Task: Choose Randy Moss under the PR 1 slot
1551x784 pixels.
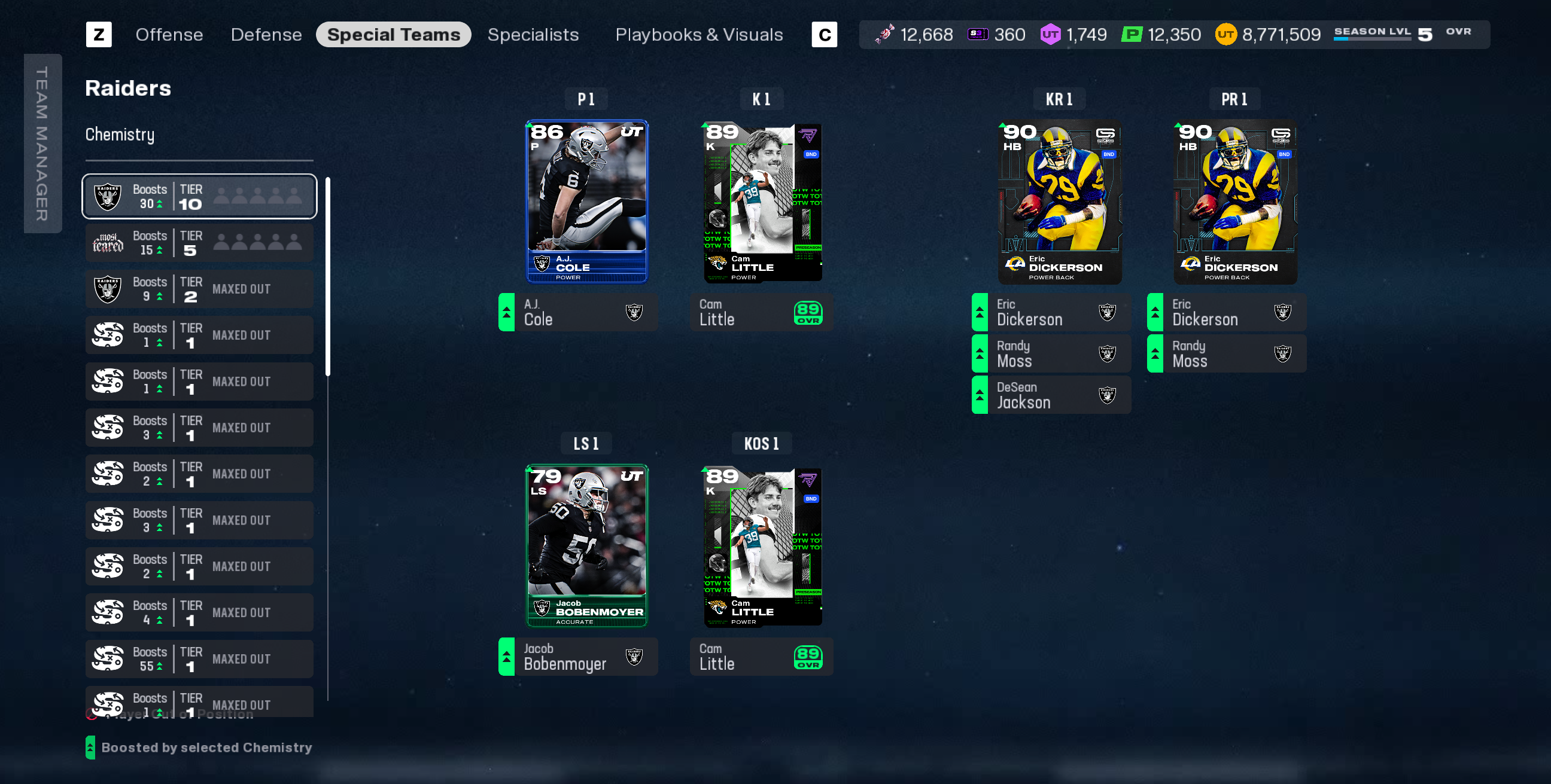Action: pyautogui.click(x=1227, y=354)
